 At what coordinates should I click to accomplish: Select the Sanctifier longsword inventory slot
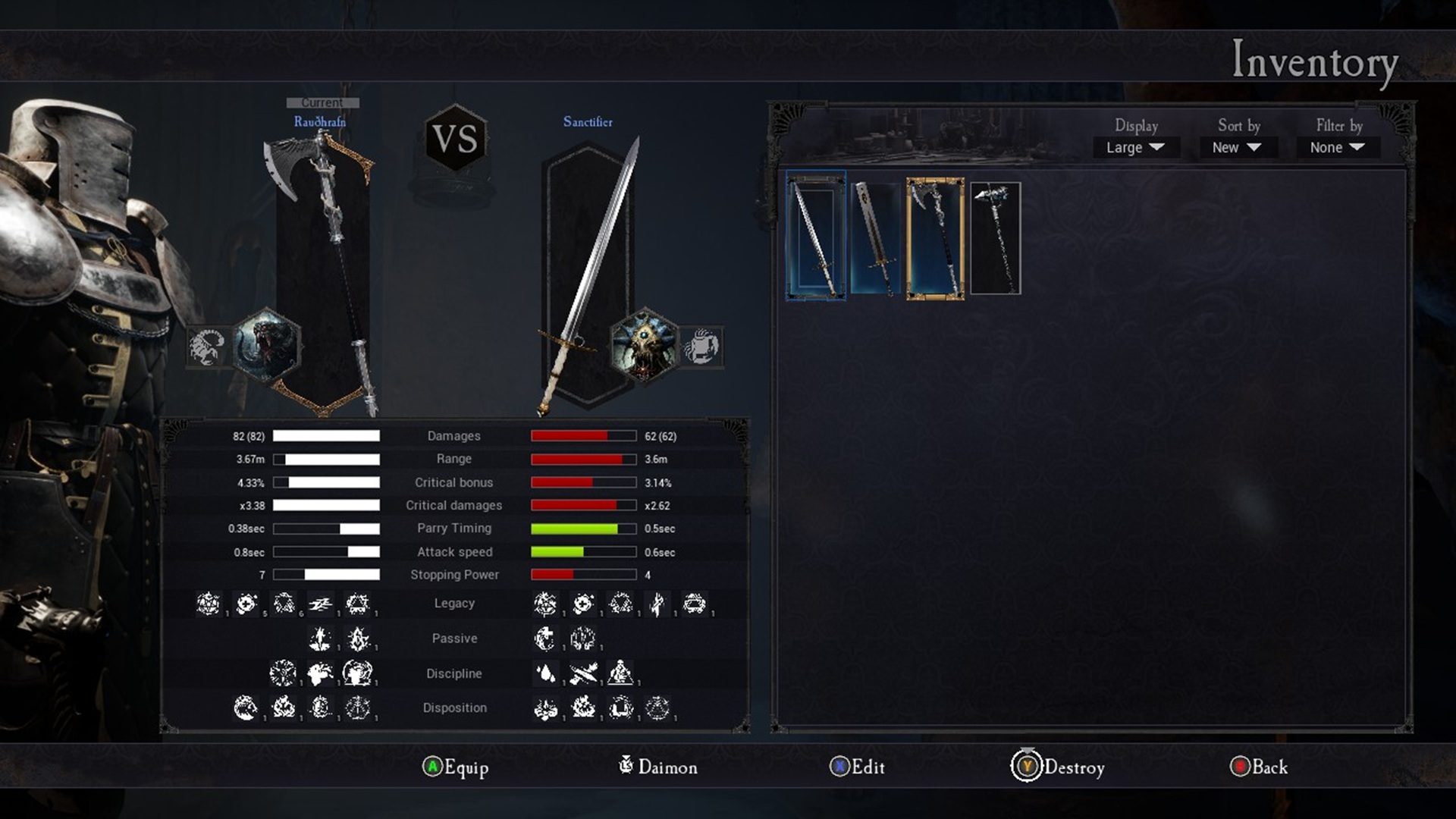[x=816, y=236]
